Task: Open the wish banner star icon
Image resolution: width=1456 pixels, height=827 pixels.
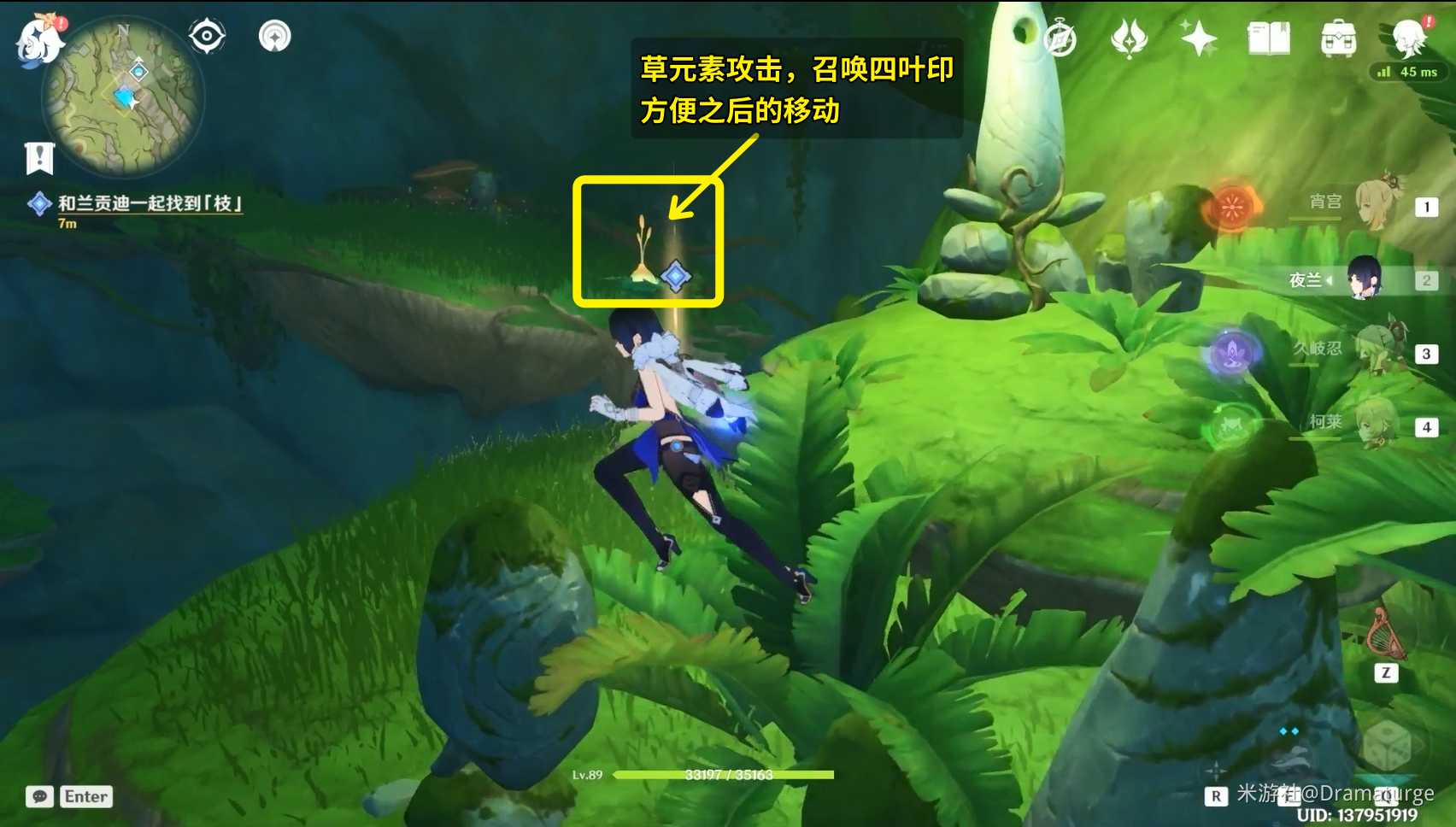Action: [x=1200, y=38]
